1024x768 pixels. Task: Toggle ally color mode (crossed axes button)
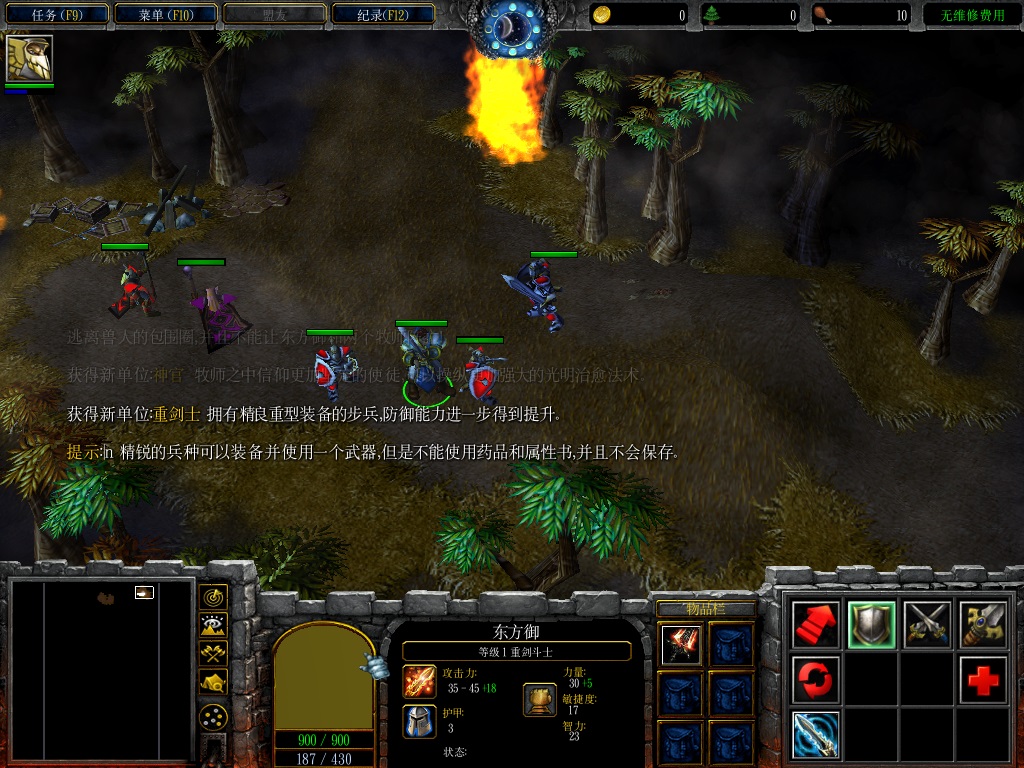[213, 654]
